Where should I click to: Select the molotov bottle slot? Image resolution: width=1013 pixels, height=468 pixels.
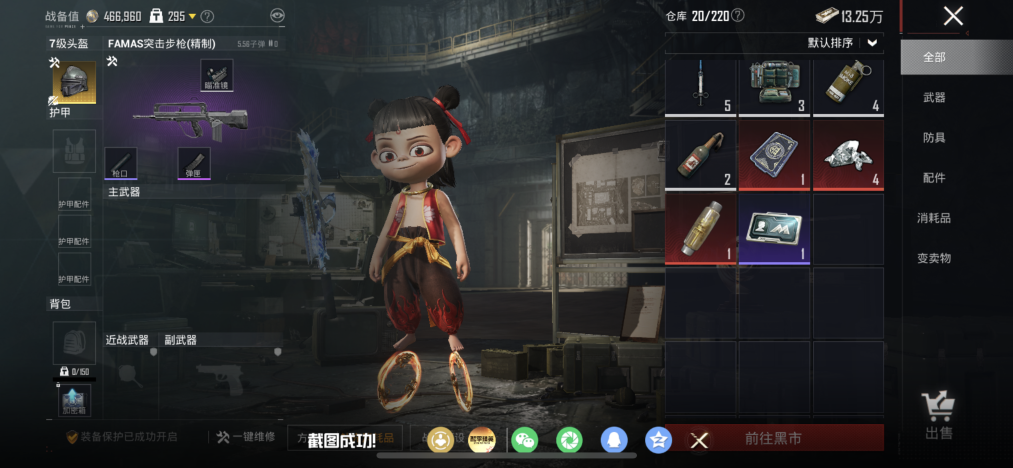[700, 155]
